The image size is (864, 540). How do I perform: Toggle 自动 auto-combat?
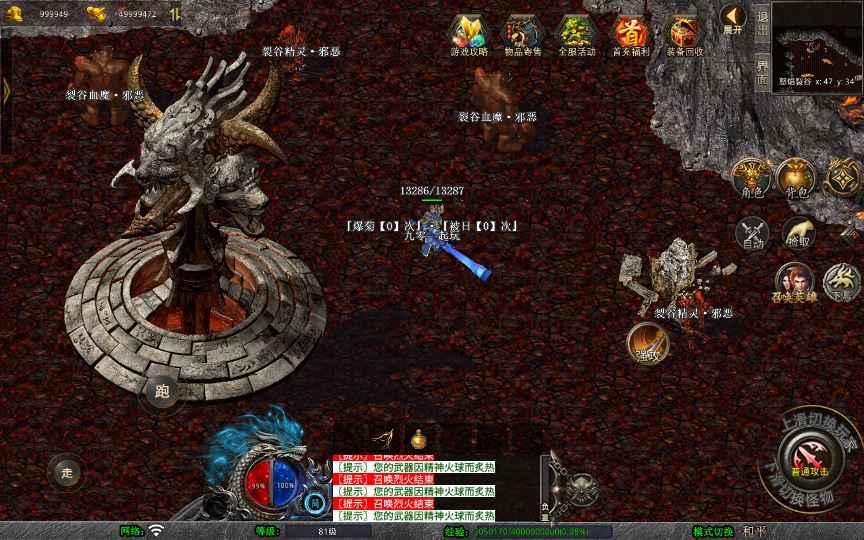click(751, 234)
